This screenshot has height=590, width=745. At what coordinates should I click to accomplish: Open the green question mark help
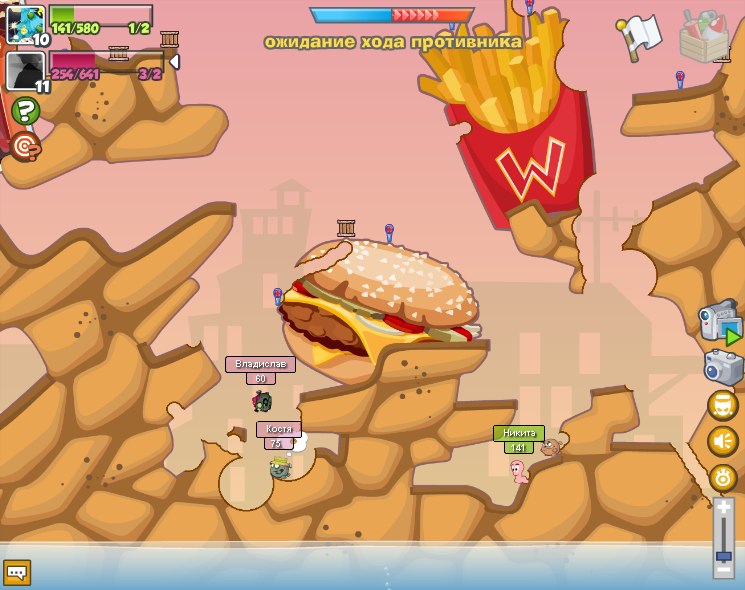(25, 110)
